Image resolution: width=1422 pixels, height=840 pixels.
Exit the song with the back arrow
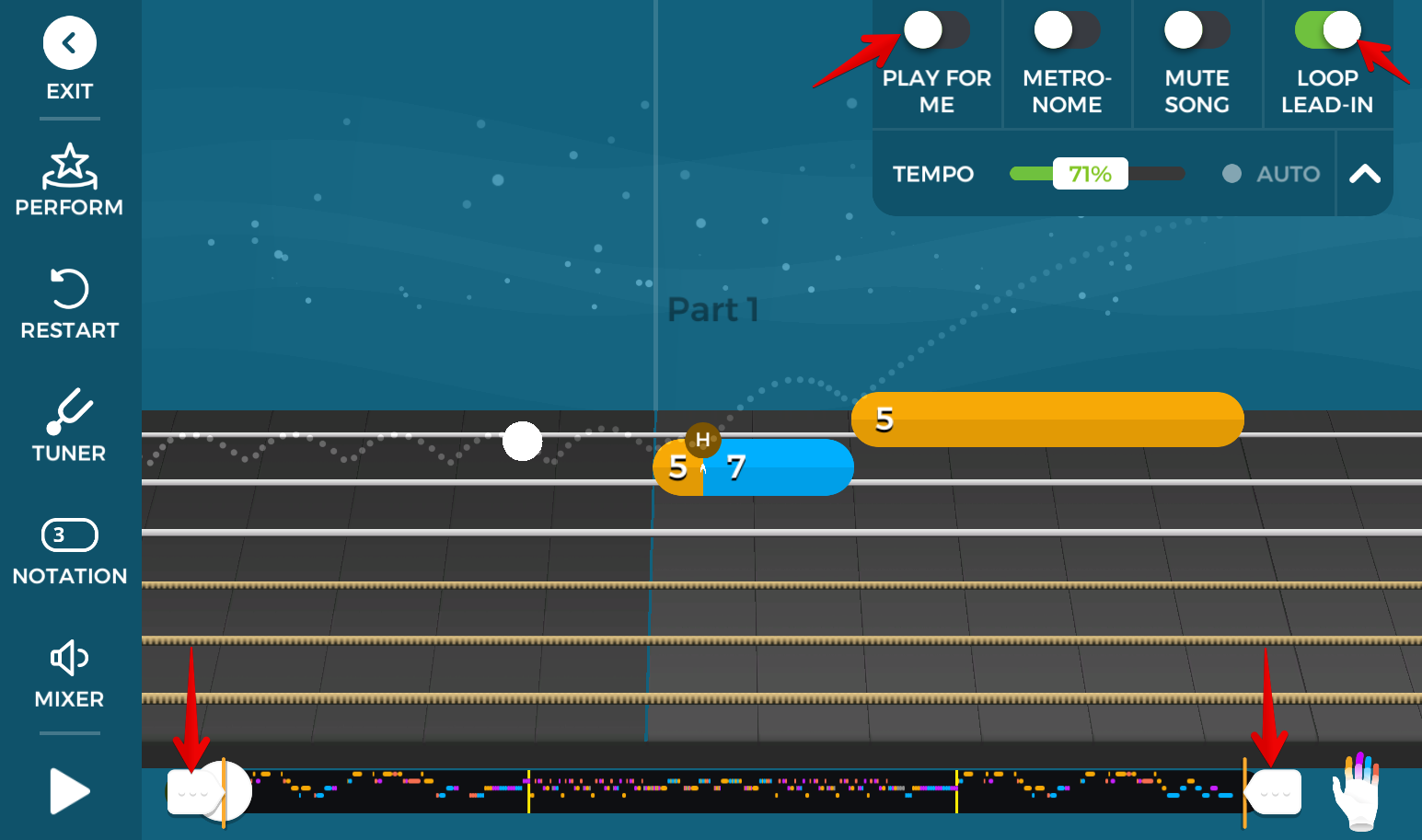pyautogui.click(x=69, y=43)
